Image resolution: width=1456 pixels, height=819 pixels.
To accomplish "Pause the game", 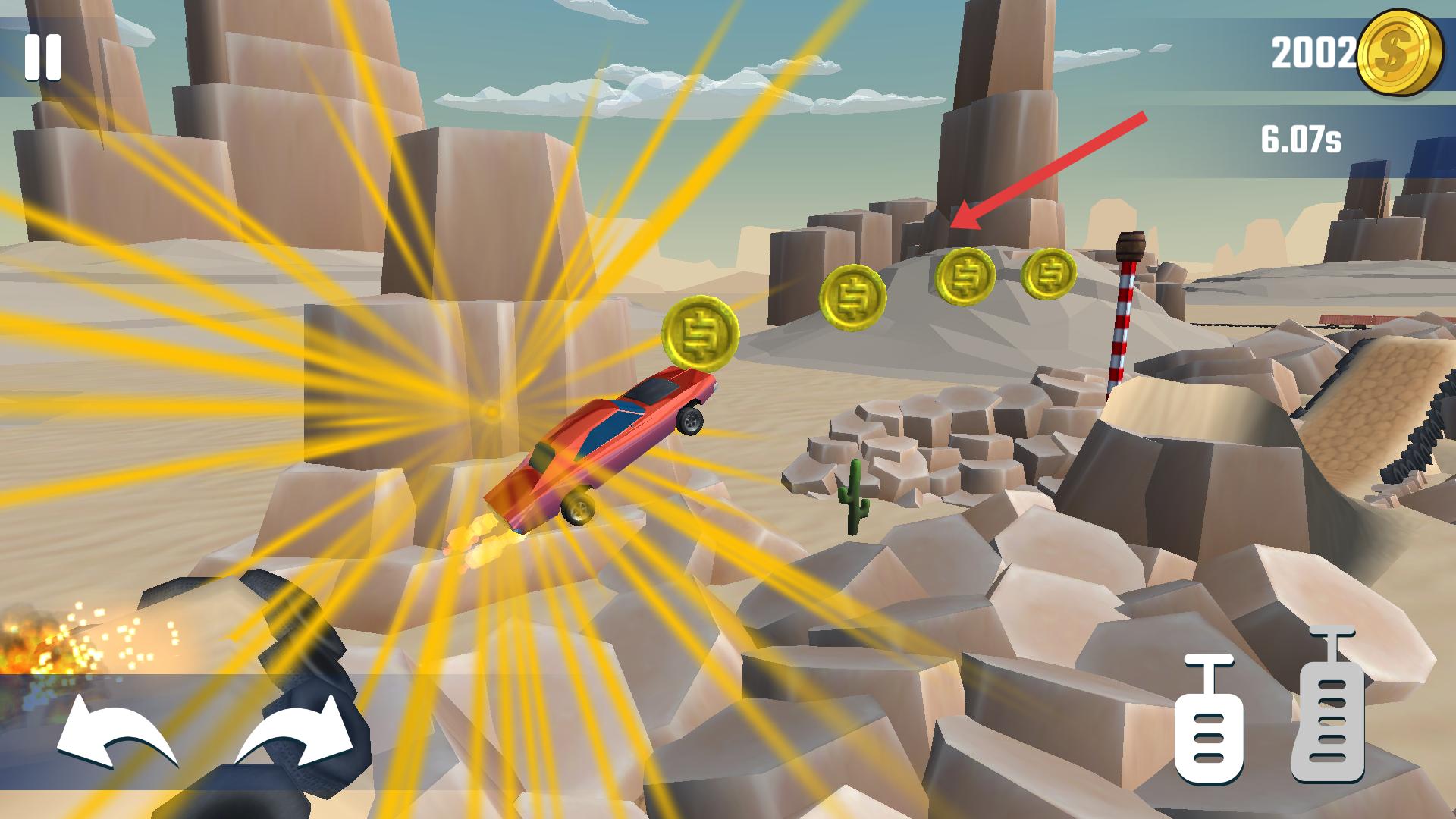I will (42, 58).
